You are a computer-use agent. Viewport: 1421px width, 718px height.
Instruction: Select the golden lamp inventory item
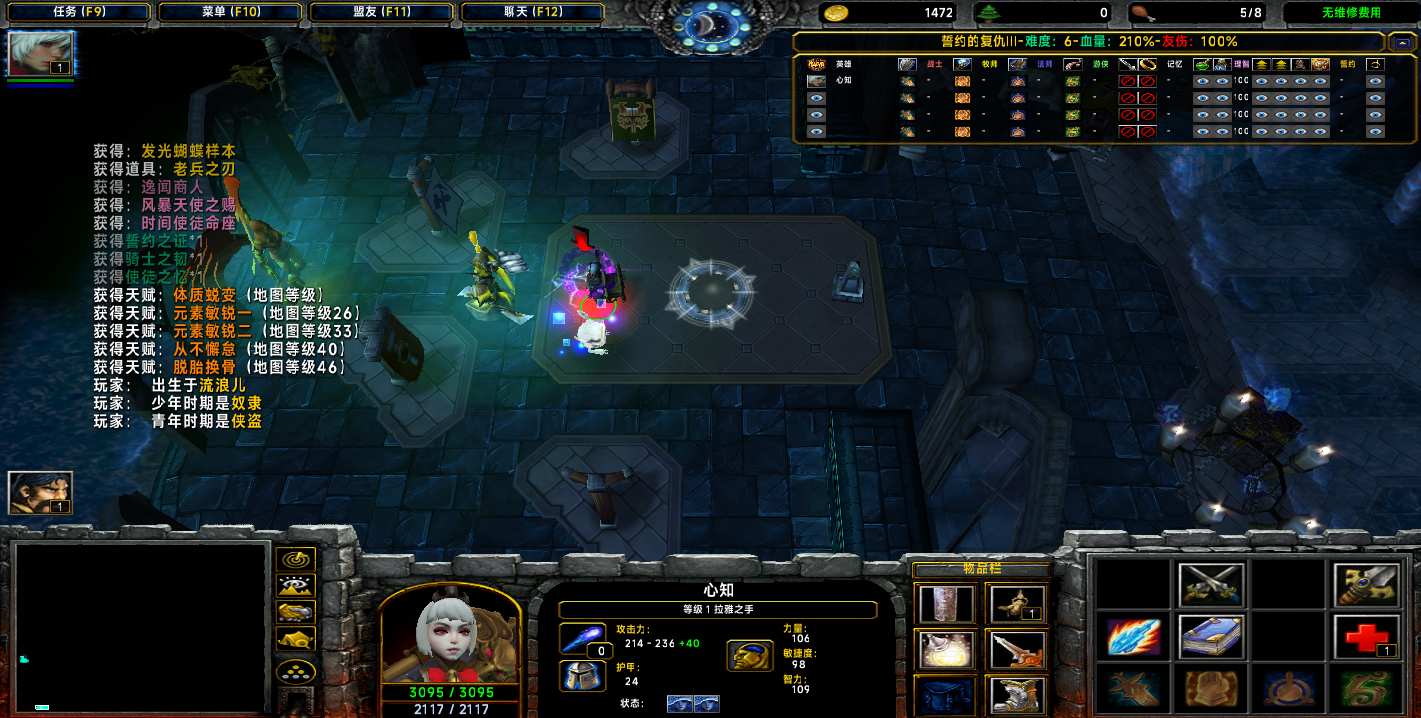pyautogui.click(x=1016, y=603)
